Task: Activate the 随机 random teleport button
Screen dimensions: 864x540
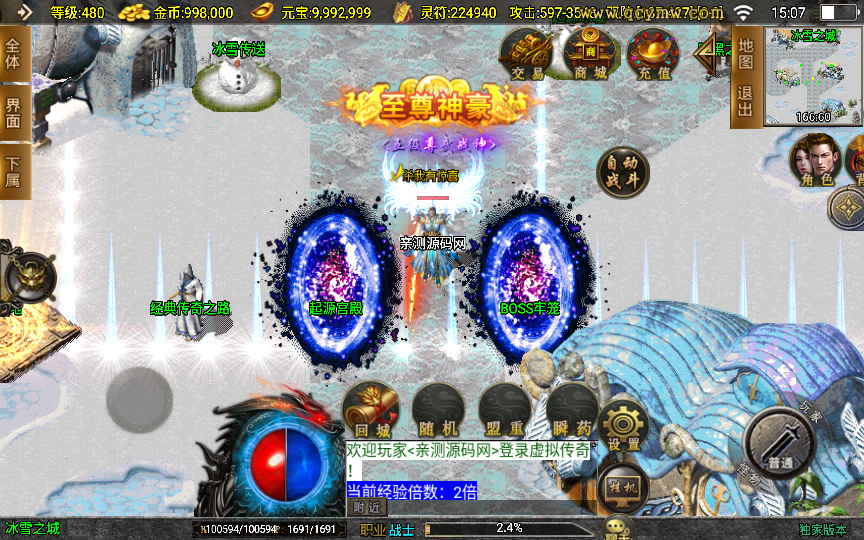Action: (437, 410)
